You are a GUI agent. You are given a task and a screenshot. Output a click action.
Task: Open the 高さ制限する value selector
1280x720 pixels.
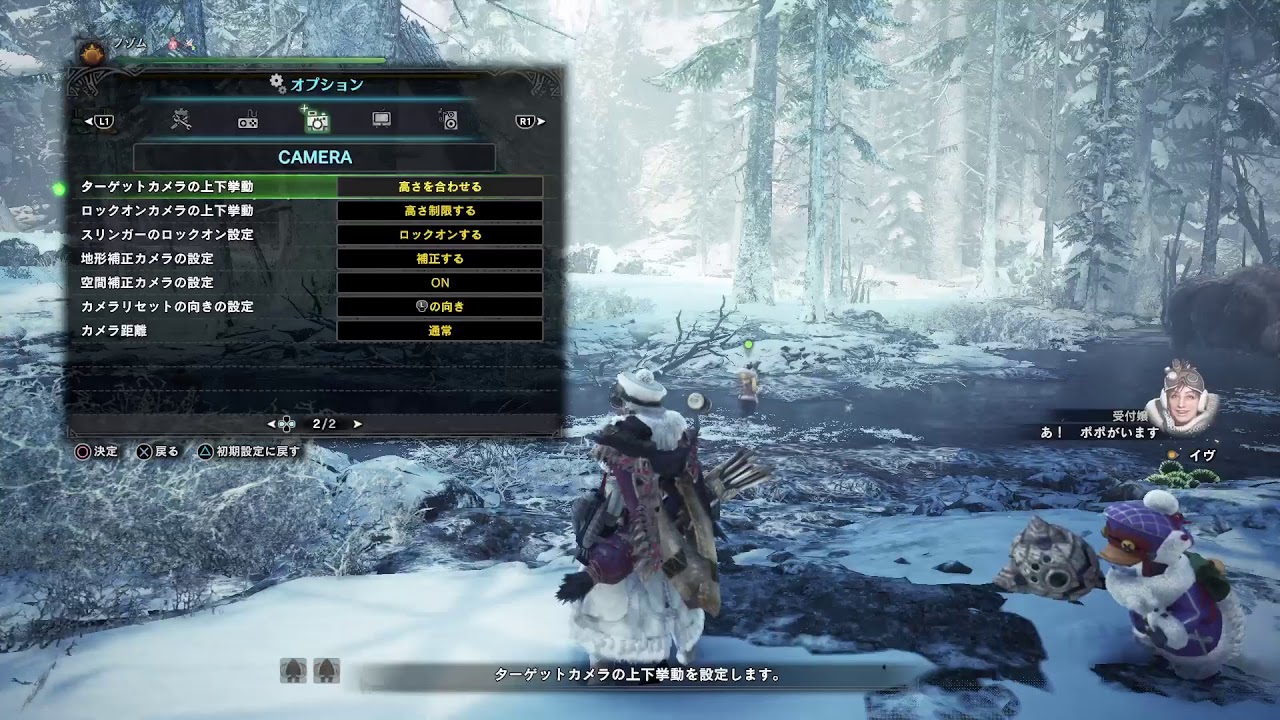pos(441,210)
